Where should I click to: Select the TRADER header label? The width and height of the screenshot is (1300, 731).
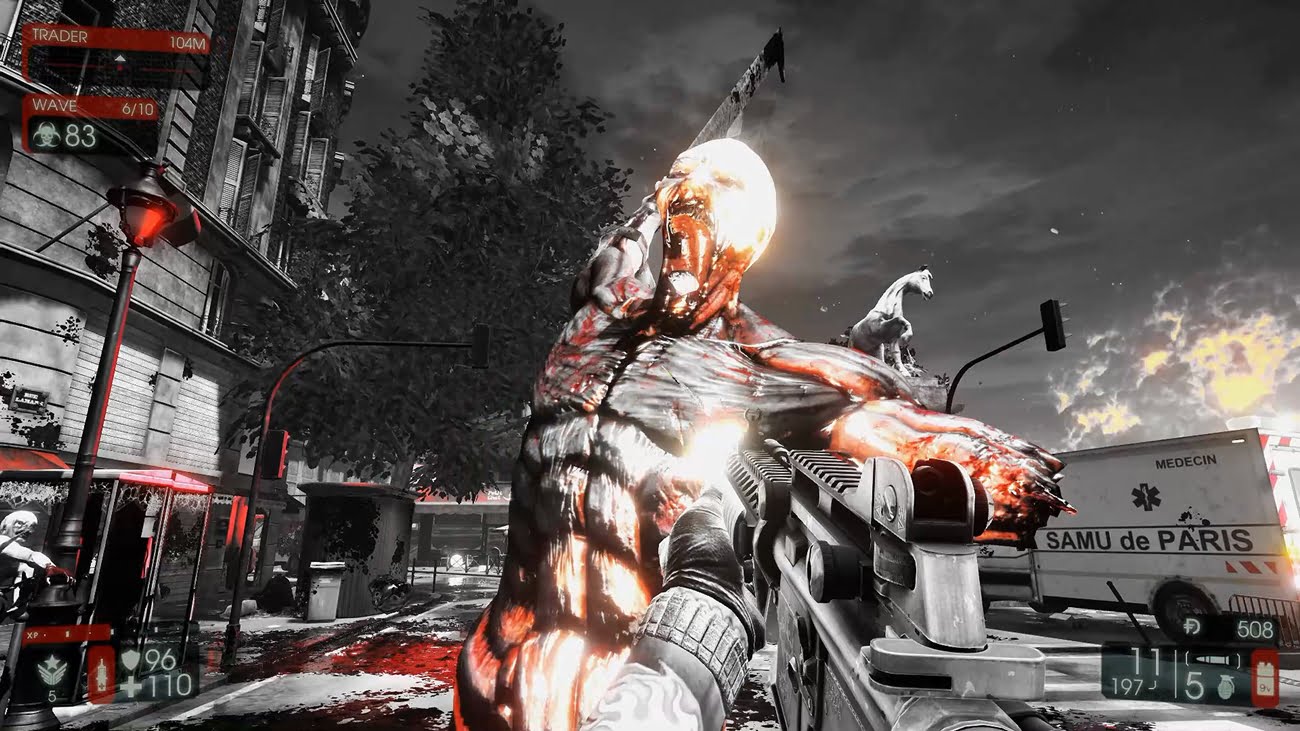click(60, 36)
